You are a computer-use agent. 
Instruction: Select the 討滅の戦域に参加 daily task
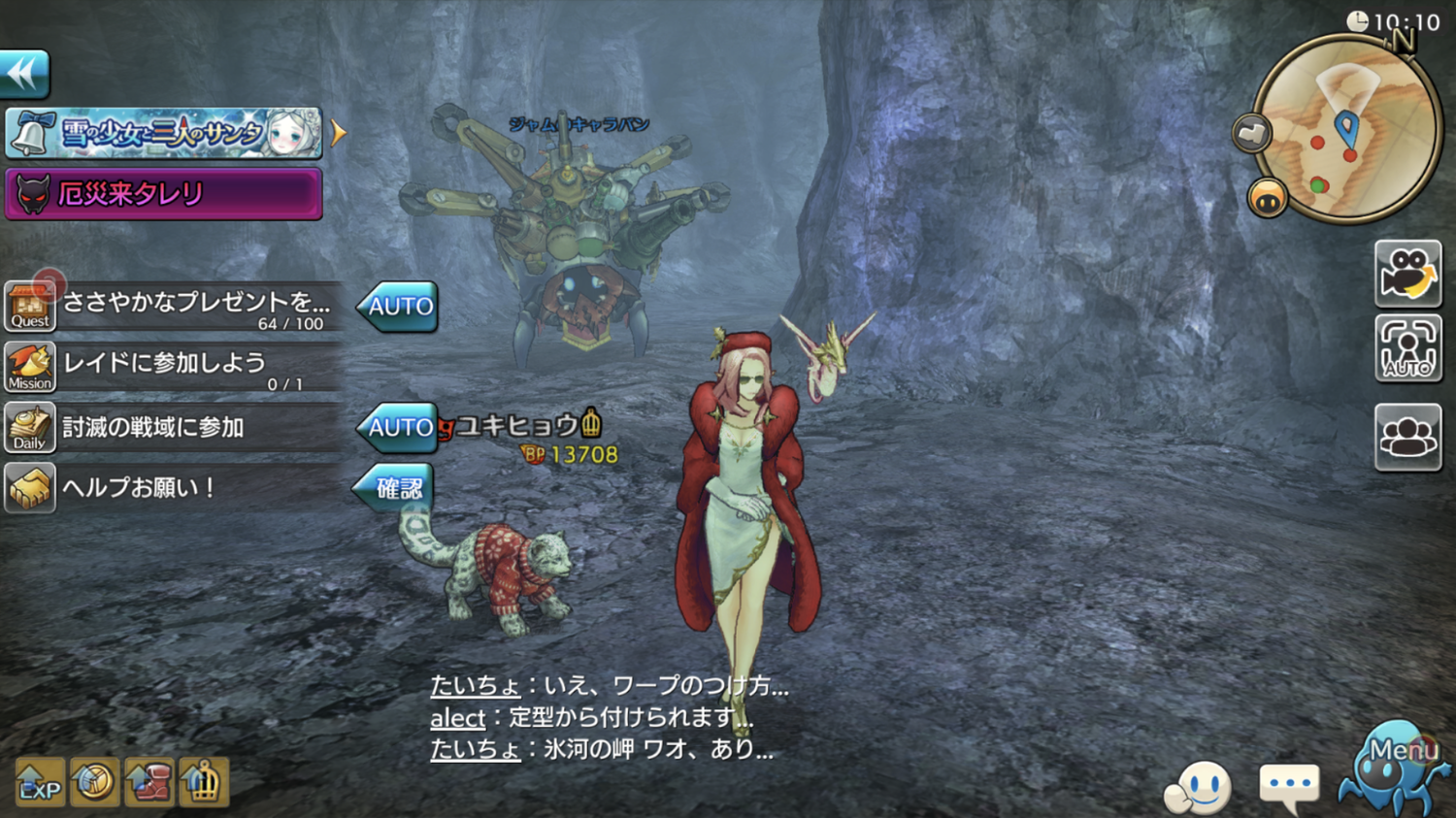[175, 428]
